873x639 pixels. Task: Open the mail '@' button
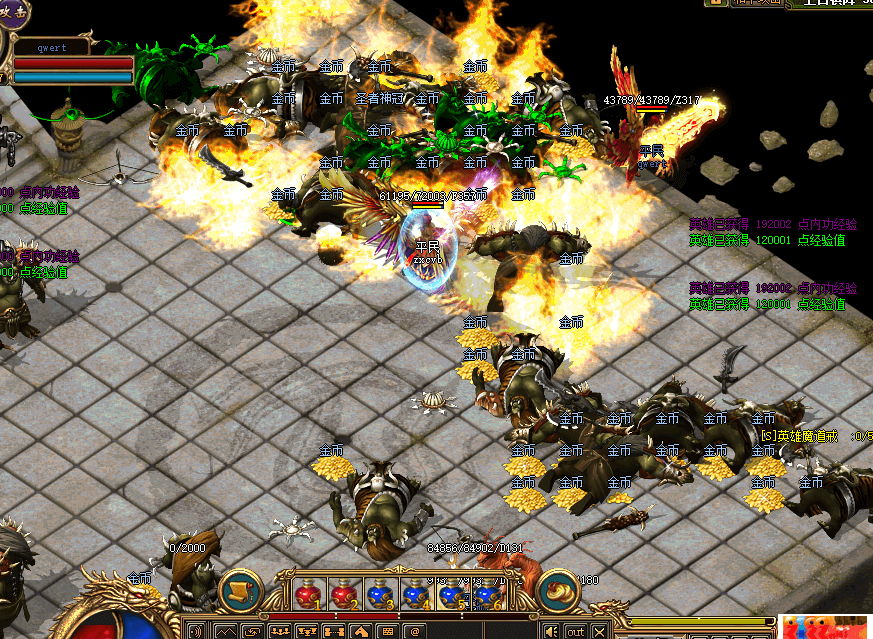(x=412, y=631)
